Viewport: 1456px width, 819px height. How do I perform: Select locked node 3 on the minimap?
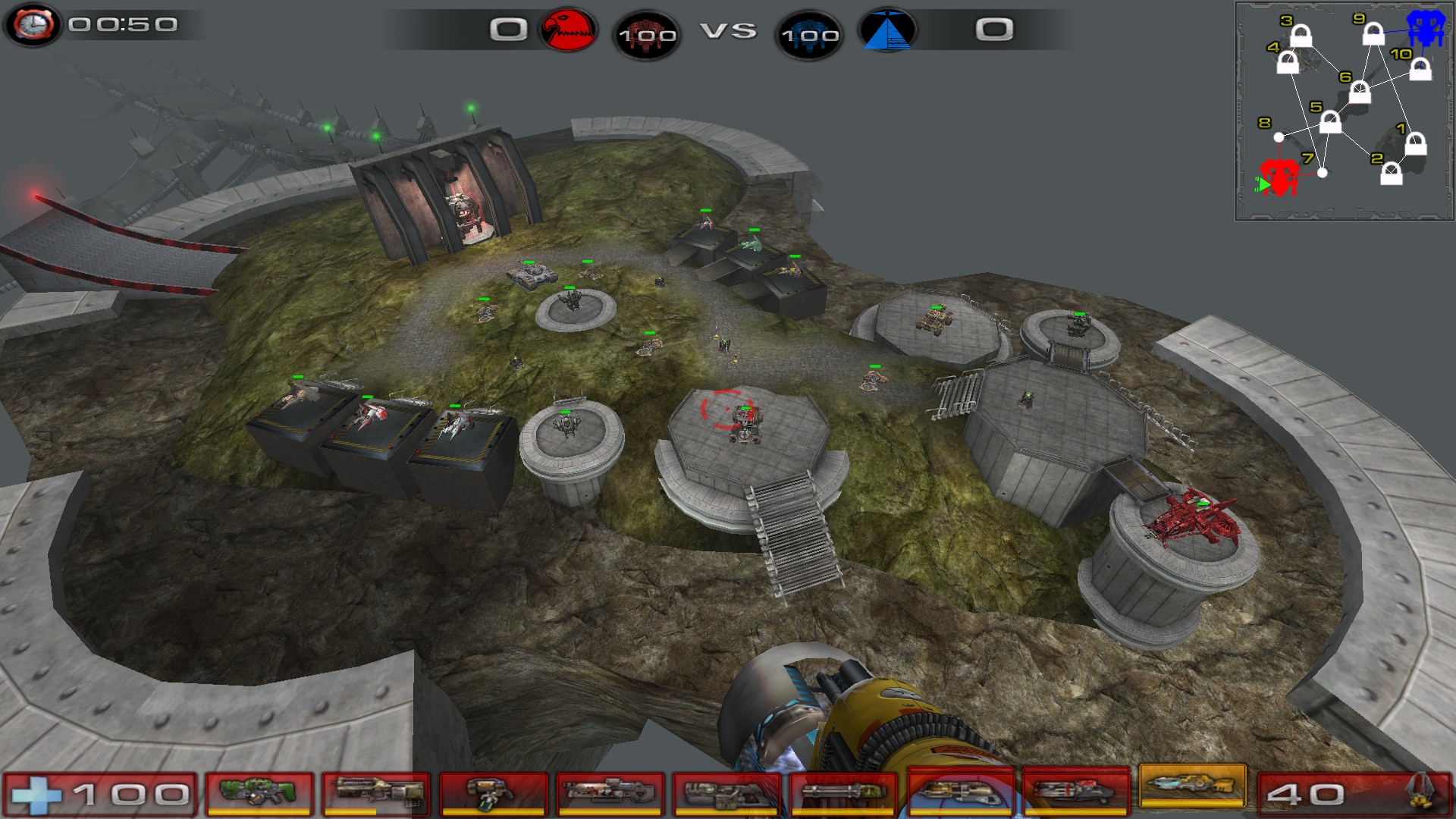coord(1301,36)
